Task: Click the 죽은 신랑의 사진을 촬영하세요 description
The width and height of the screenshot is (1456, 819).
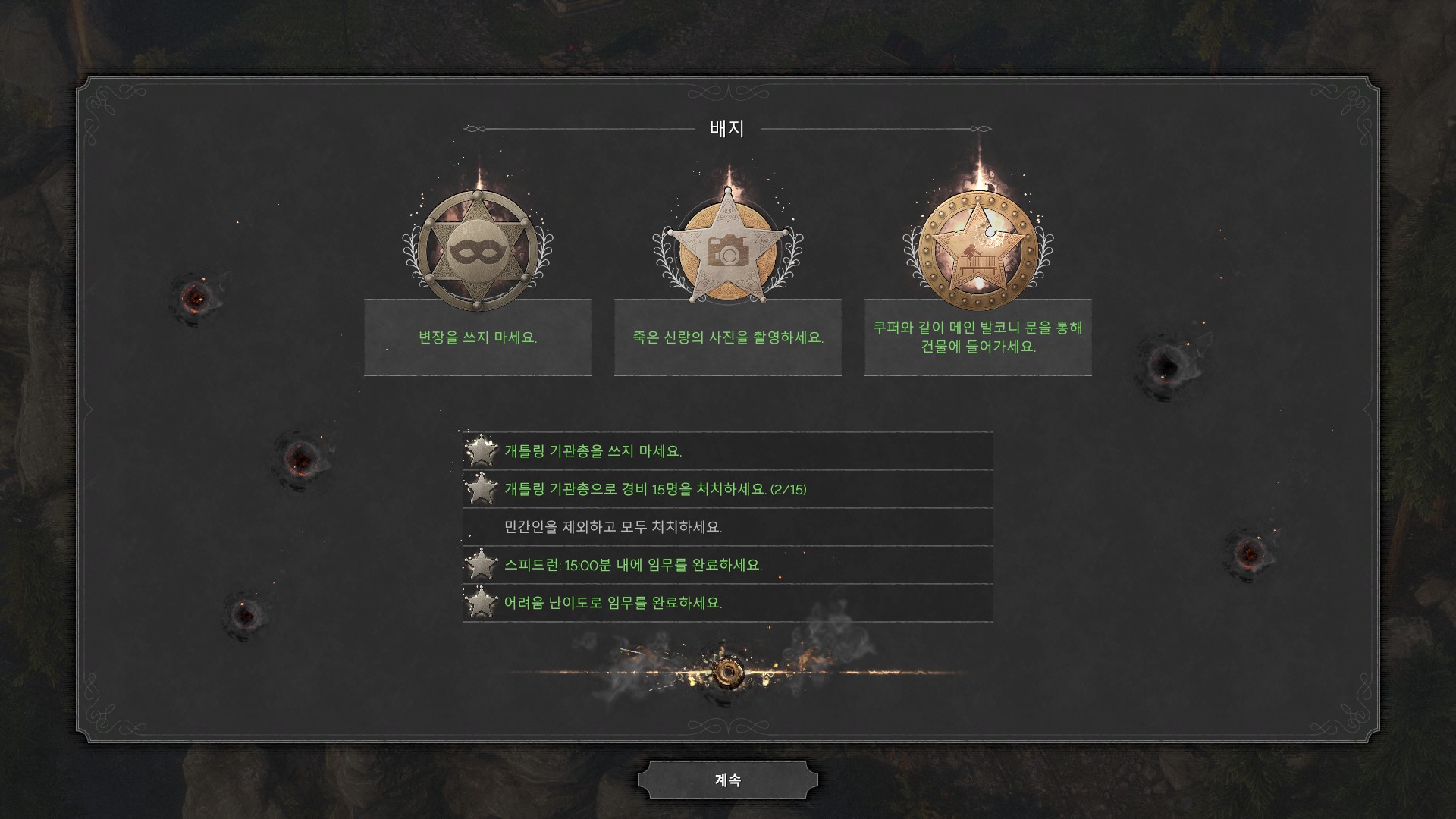Action: (x=727, y=337)
